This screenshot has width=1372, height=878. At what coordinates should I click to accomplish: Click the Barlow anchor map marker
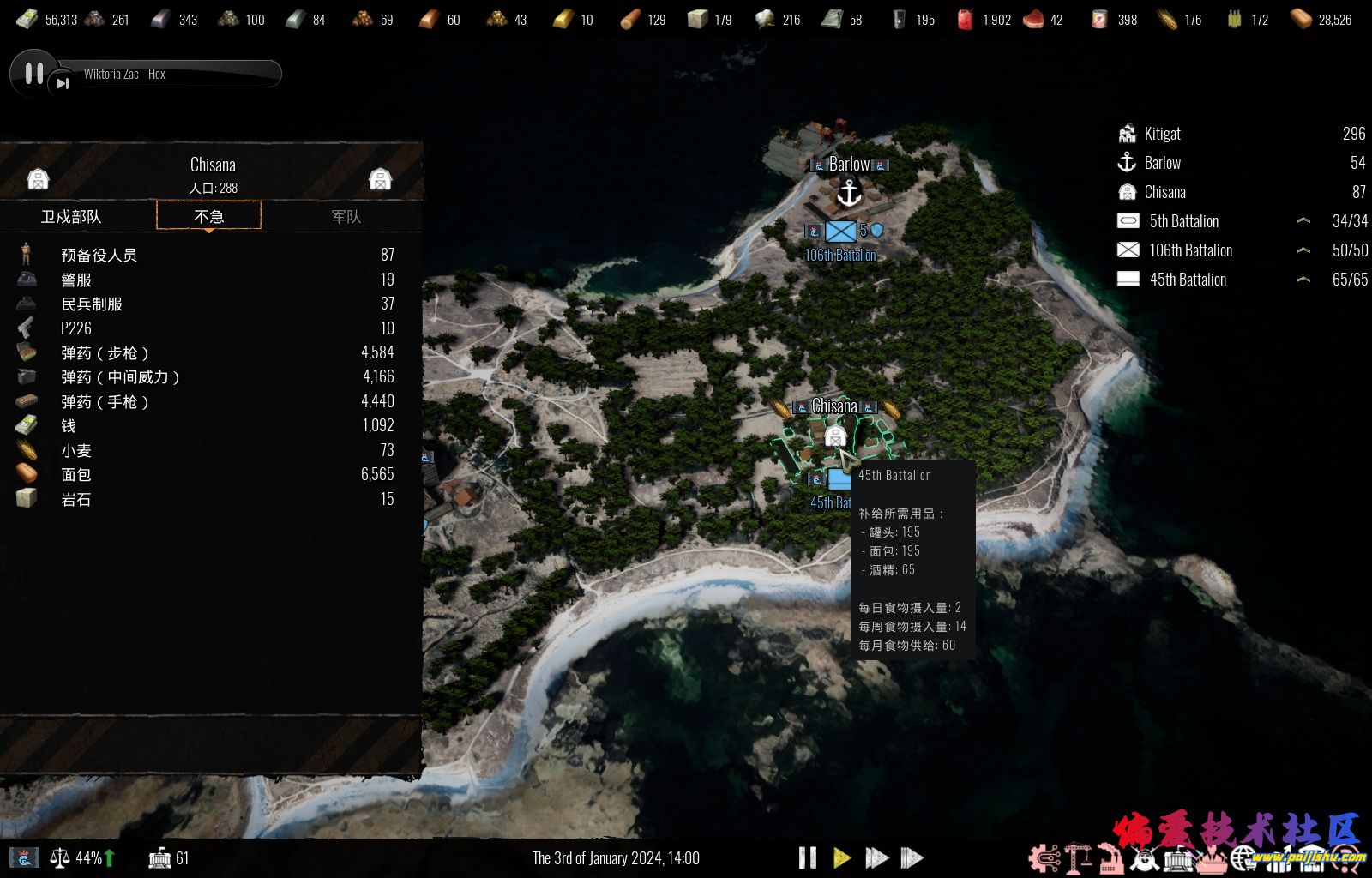point(849,193)
